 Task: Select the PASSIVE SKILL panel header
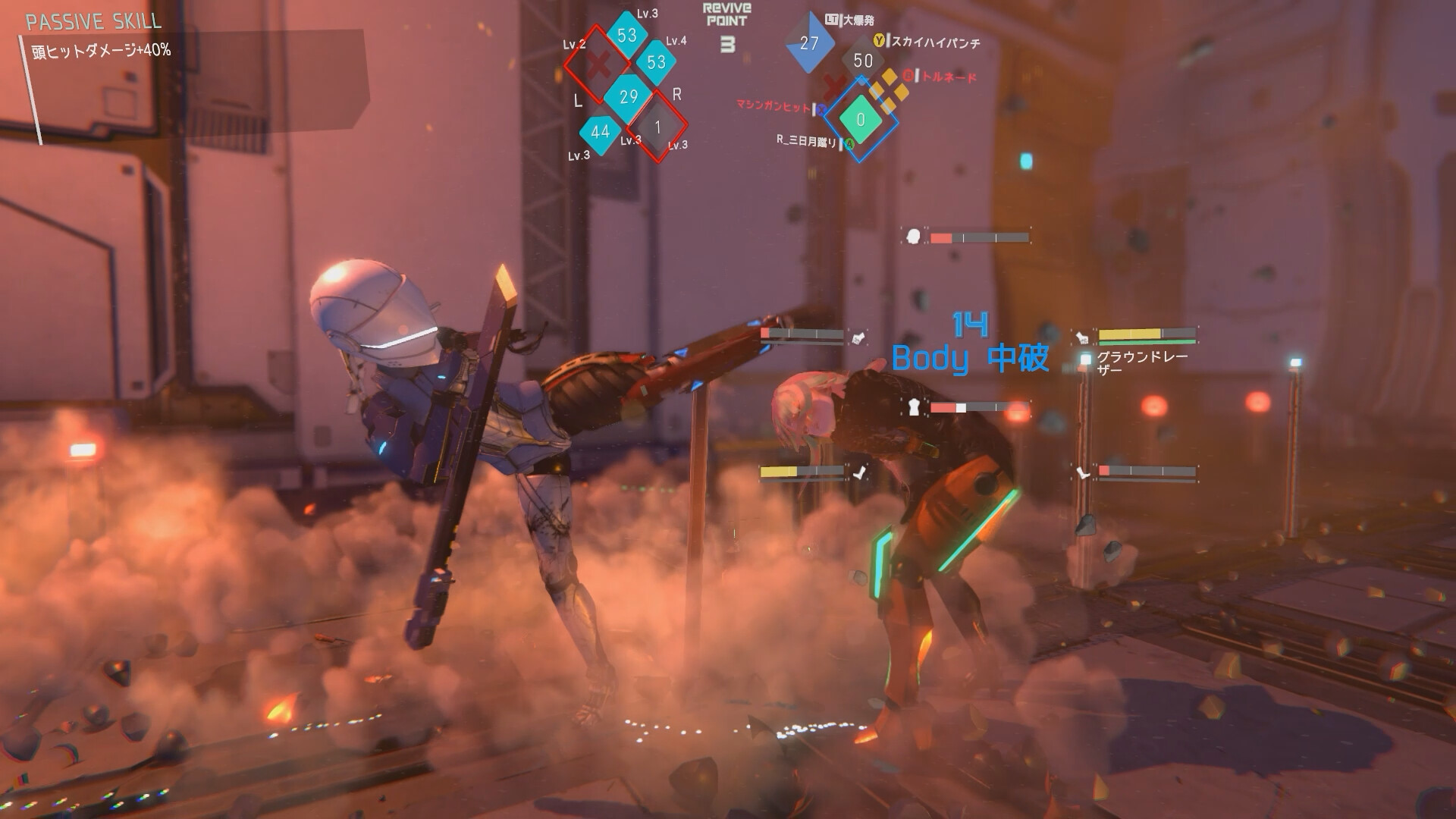(x=93, y=23)
